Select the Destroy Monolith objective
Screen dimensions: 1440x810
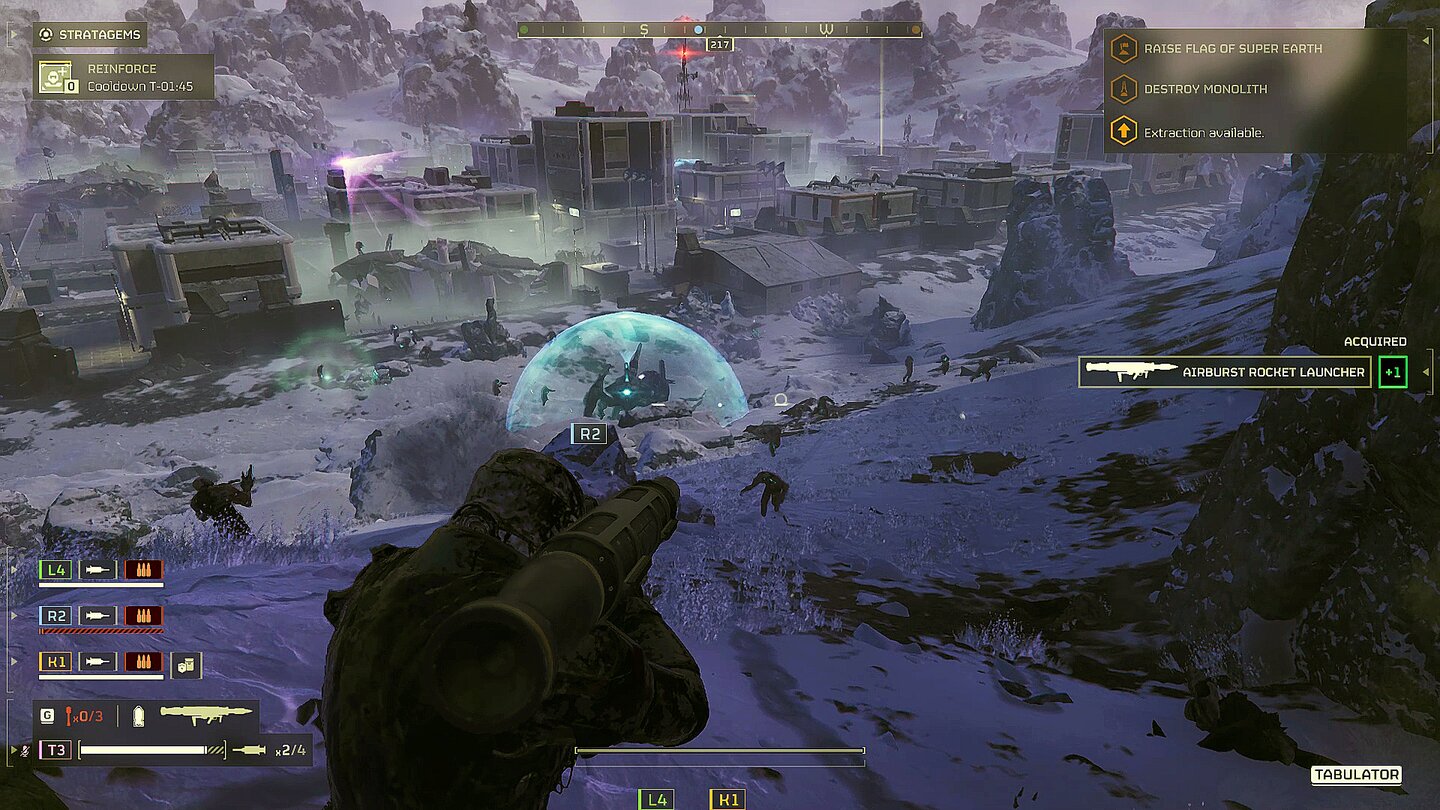pos(1205,89)
